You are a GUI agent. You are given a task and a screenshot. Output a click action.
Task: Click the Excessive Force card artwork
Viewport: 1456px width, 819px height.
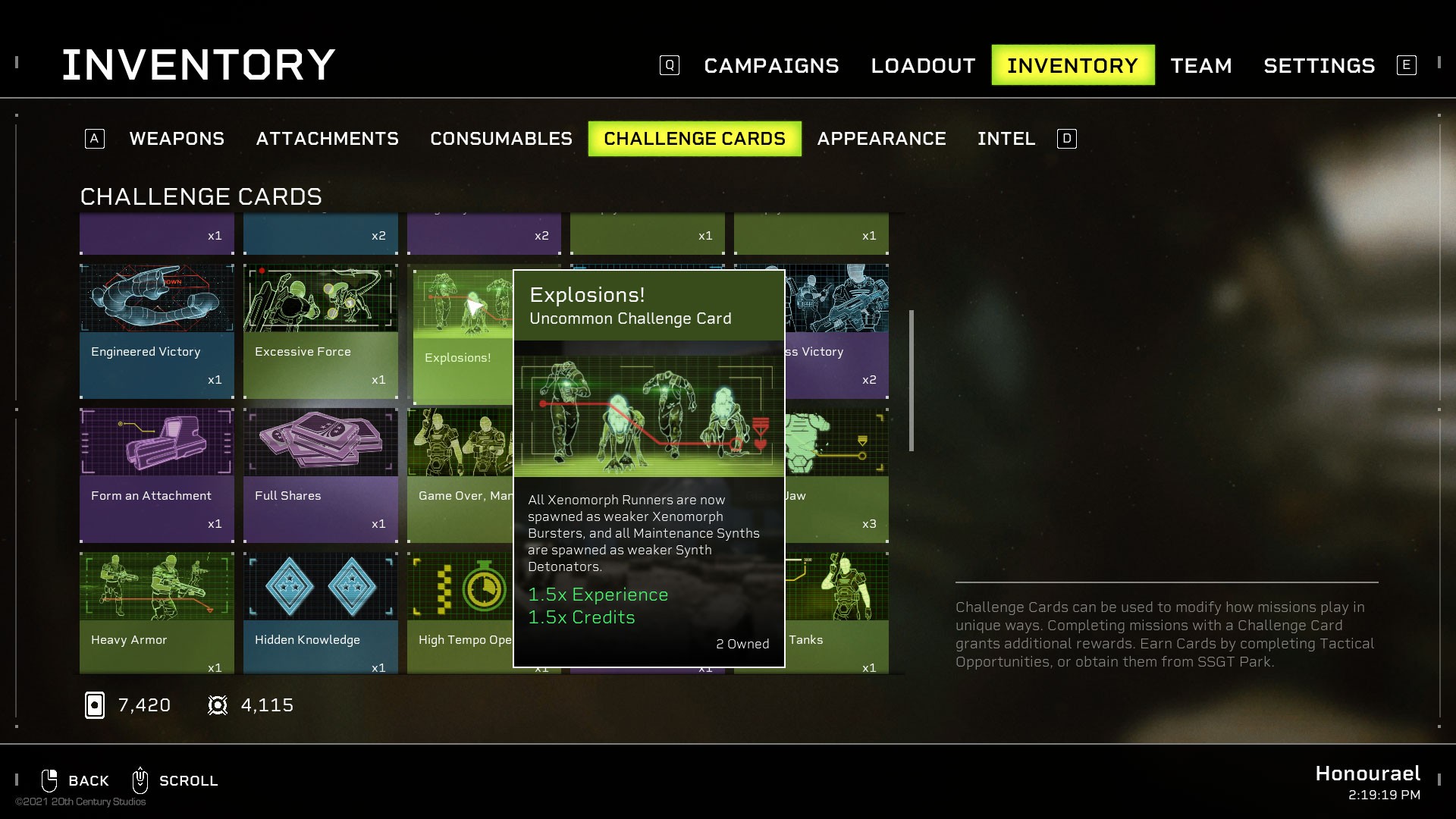click(320, 298)
